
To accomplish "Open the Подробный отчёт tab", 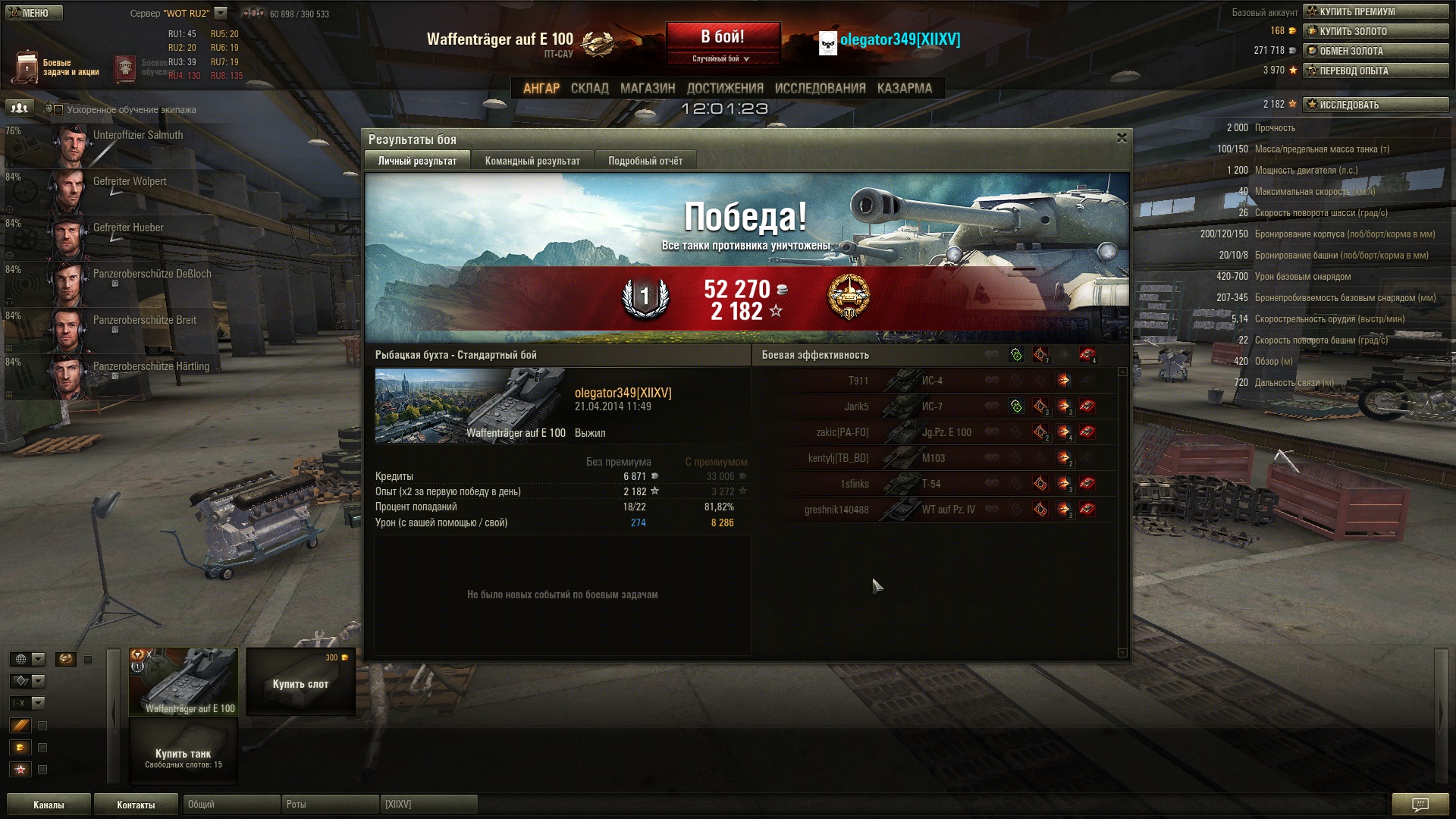I will pyautogui.click(x=645, y=161).
